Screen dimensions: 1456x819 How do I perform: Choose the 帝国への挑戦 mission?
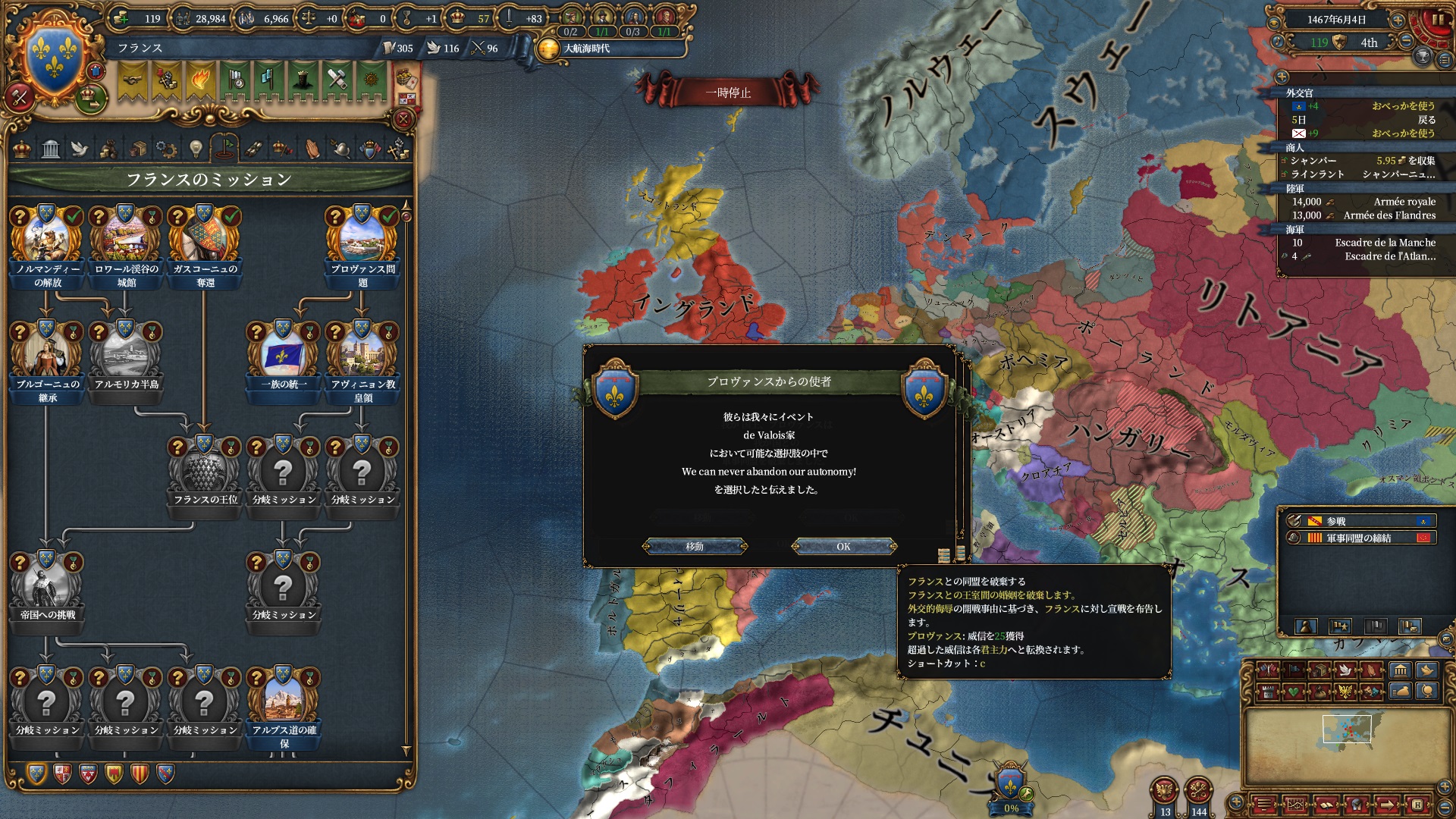pos(47,587)
